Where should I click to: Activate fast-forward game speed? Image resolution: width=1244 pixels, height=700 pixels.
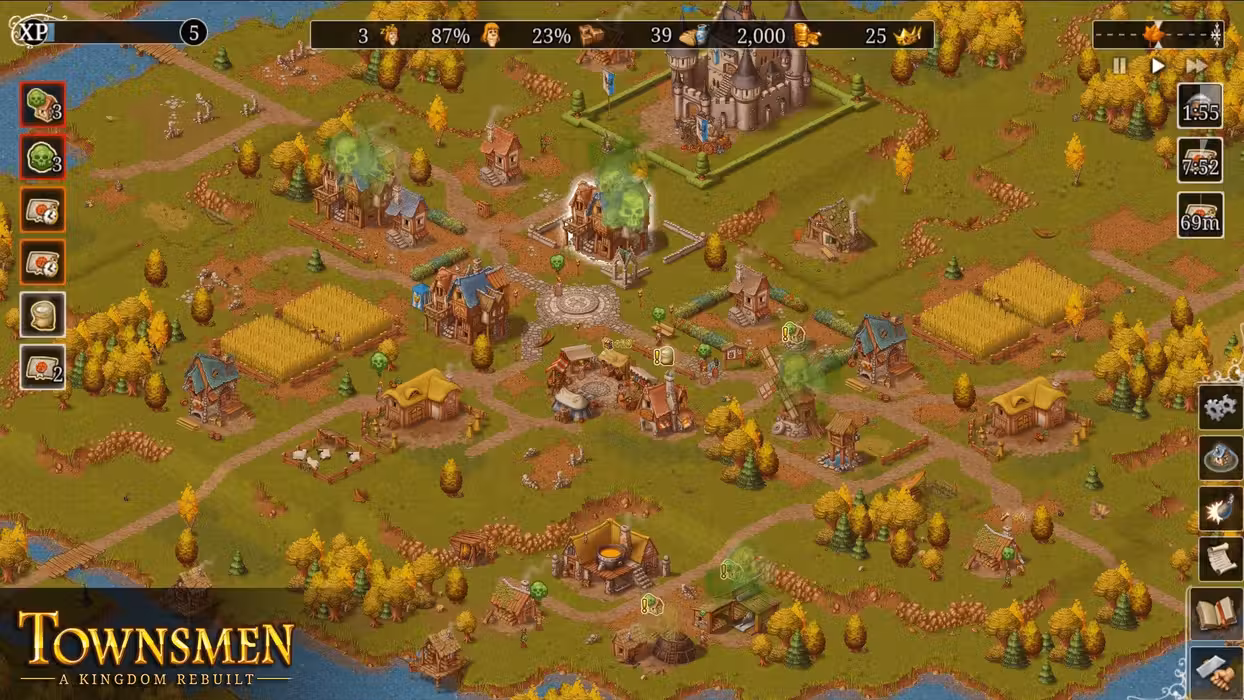(1196, 66)
